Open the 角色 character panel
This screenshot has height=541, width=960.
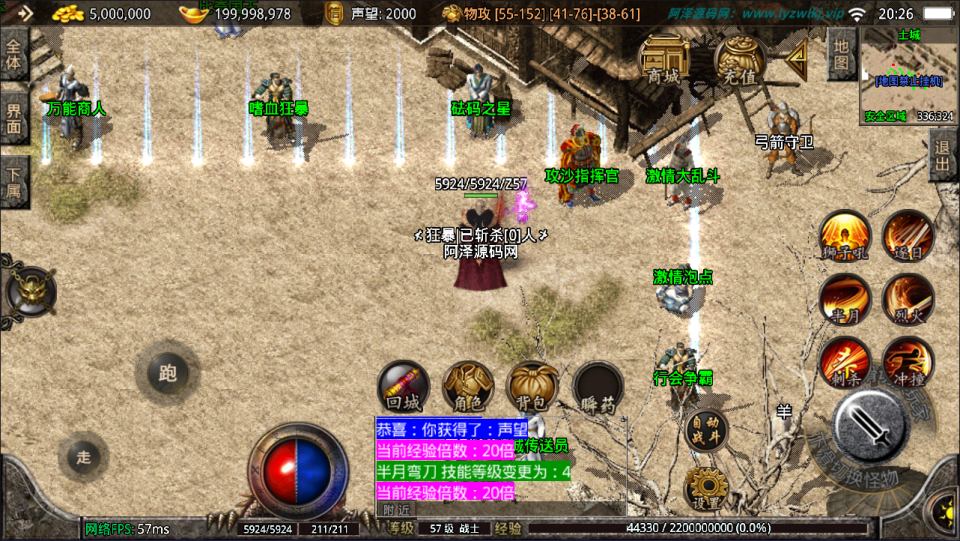467,388
